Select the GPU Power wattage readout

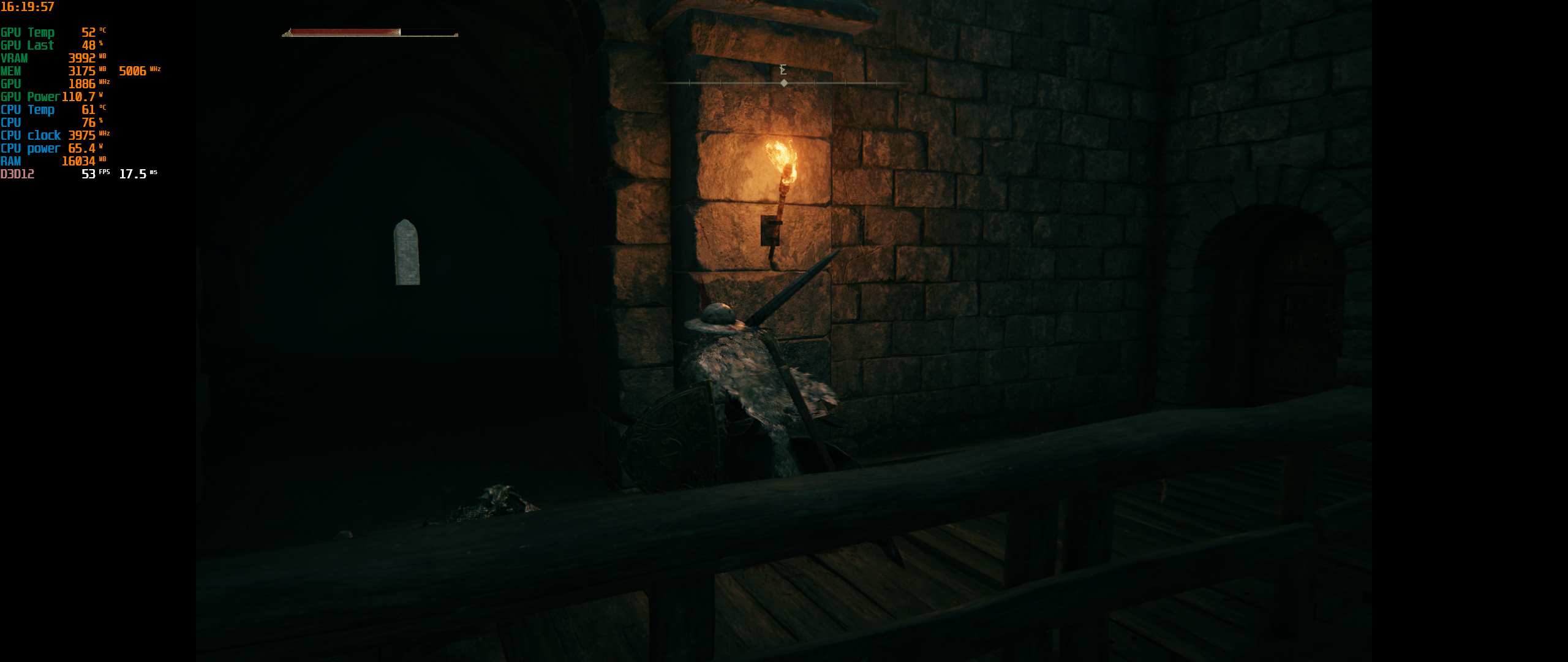(x=80, y=96)
